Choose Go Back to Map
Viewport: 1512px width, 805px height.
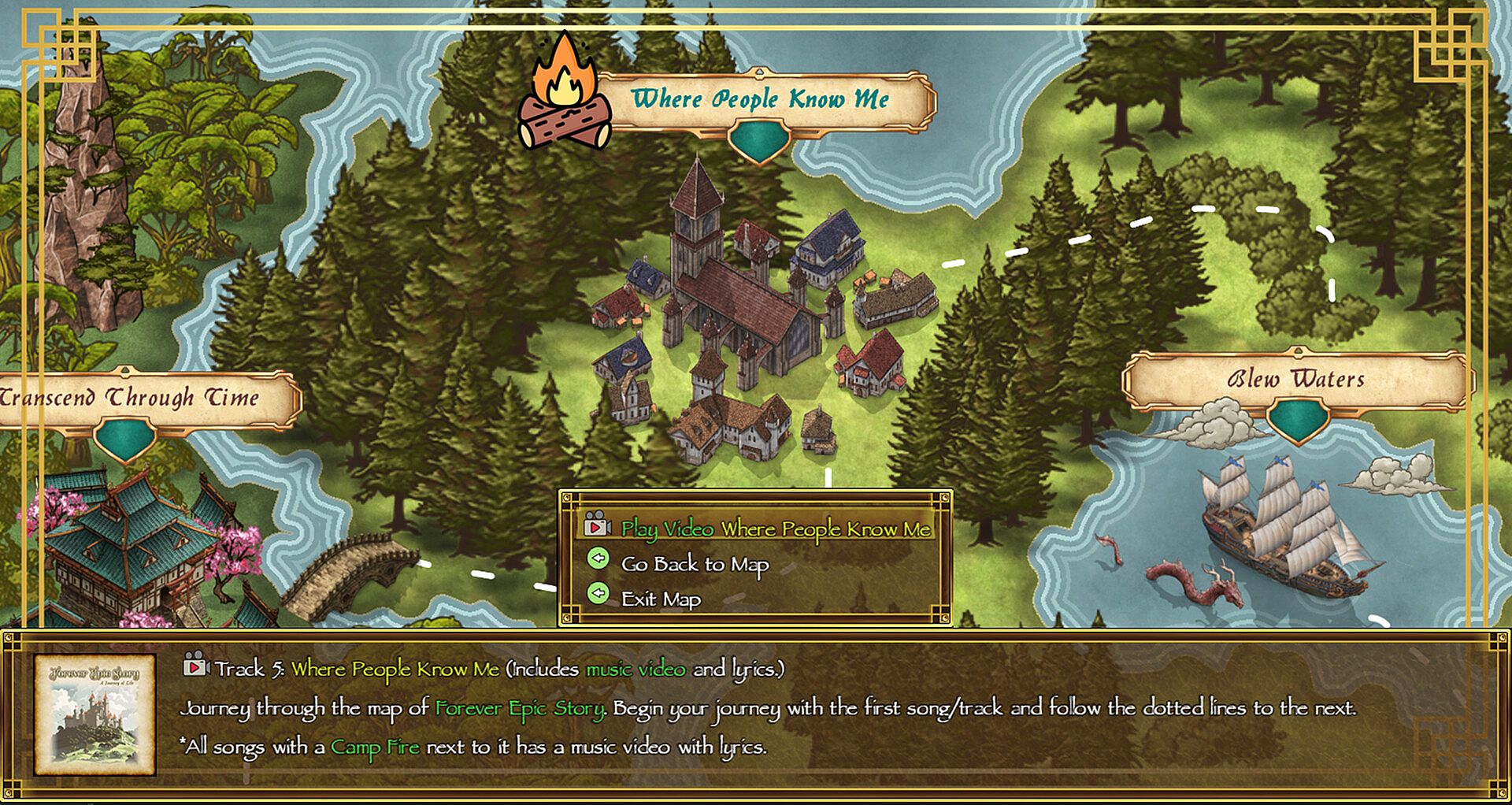tap(694, 564)
